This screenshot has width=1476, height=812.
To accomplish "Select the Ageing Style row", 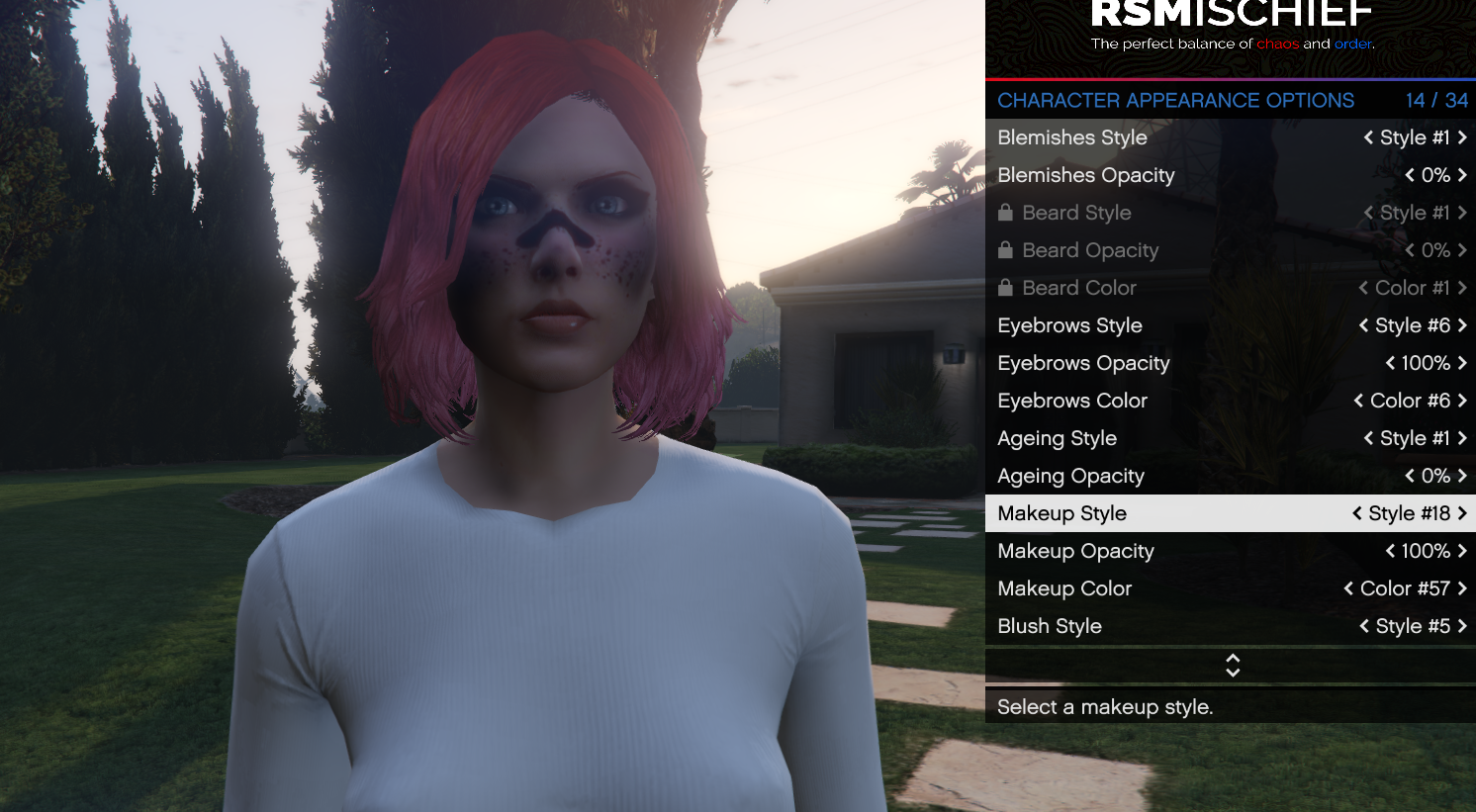I will [x=1057, y=438].
